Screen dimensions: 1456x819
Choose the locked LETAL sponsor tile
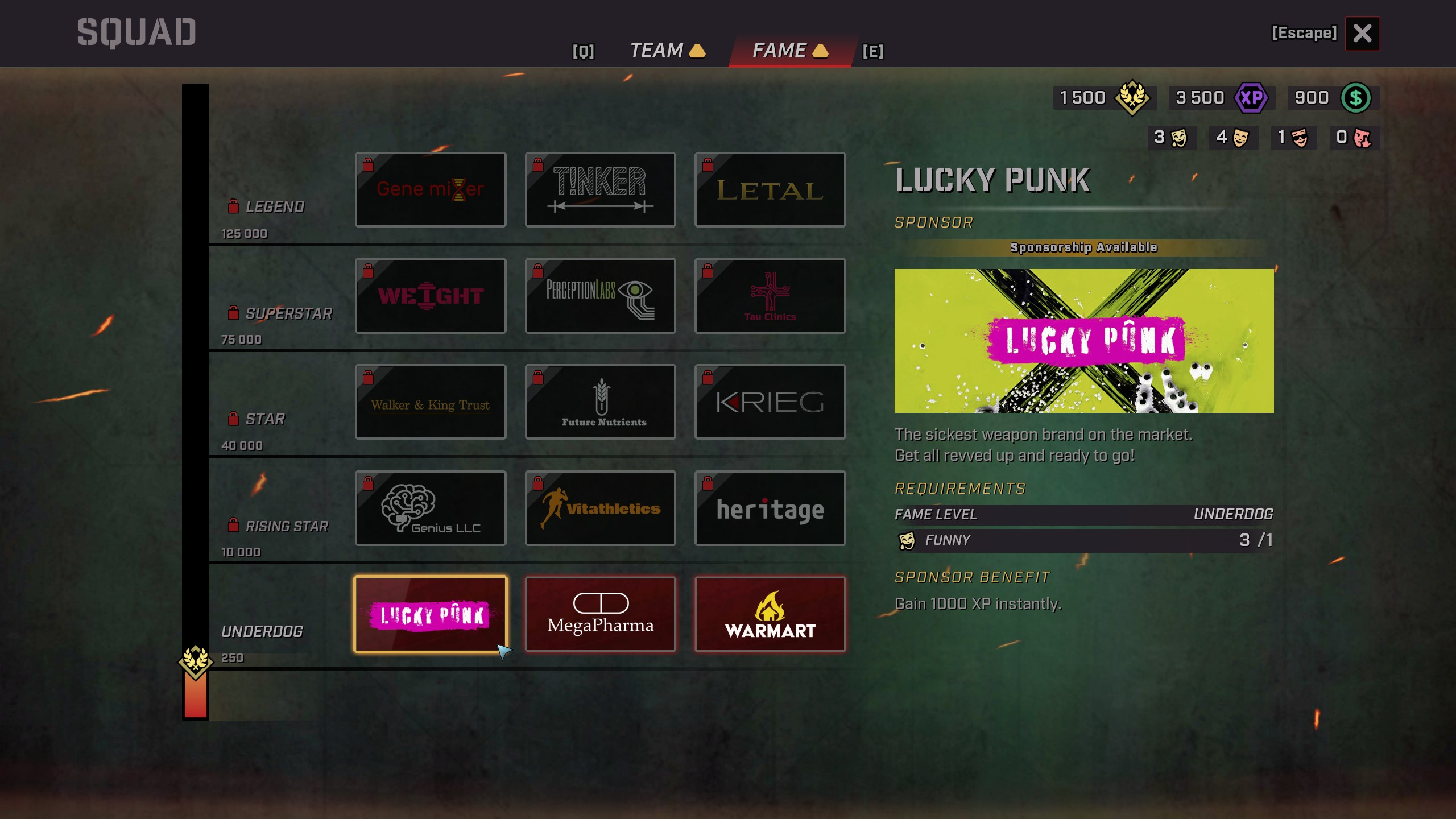point(770,189)
